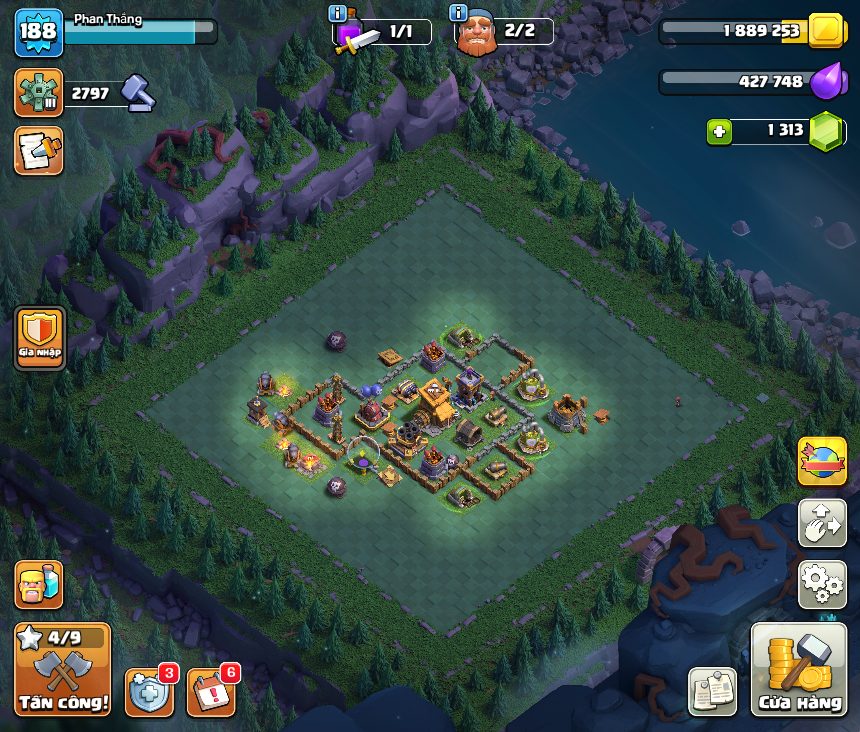
Task: Open the level 188 player profile badge
Action: 38,31
